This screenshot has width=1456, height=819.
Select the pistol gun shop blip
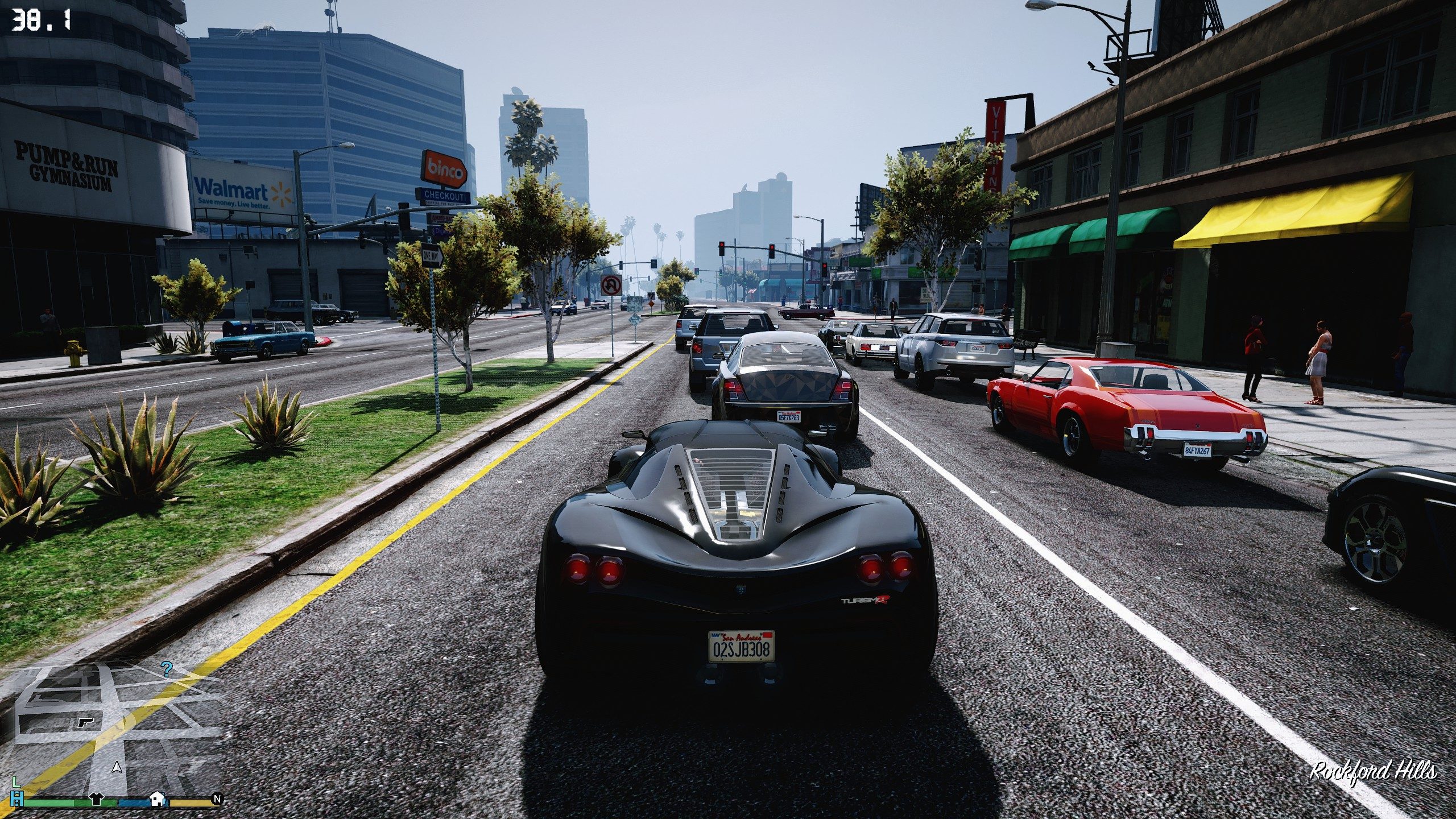(85, 722)
